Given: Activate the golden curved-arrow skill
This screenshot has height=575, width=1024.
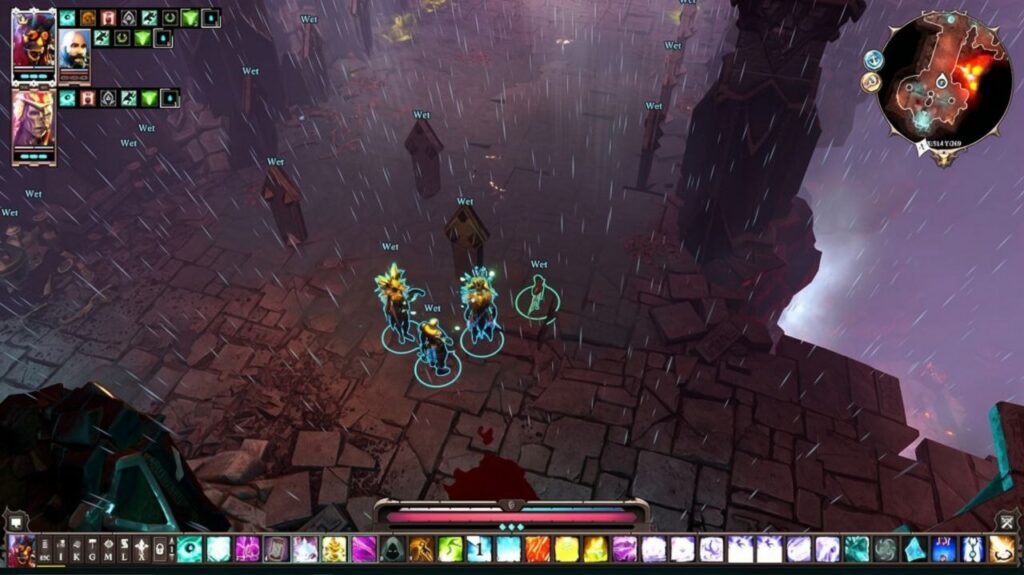Looking at the screenshot, I should (1002, 549).
